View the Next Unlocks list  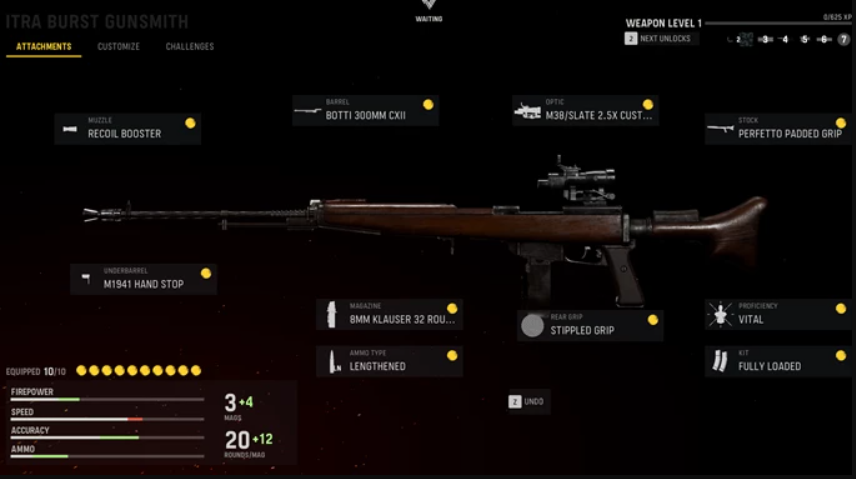[x=660, y=39]
